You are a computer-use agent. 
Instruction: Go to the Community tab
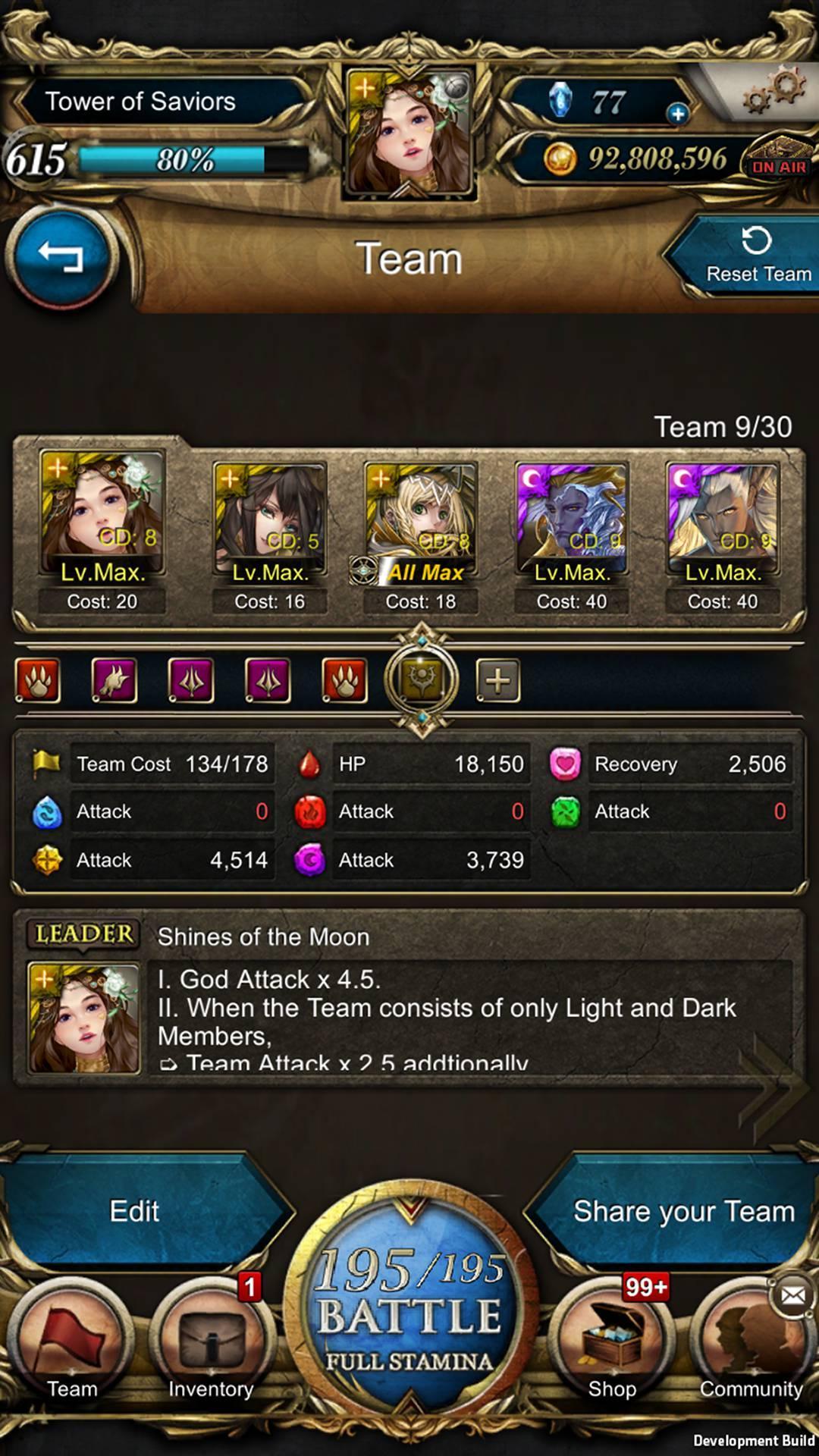point(751,1350)
